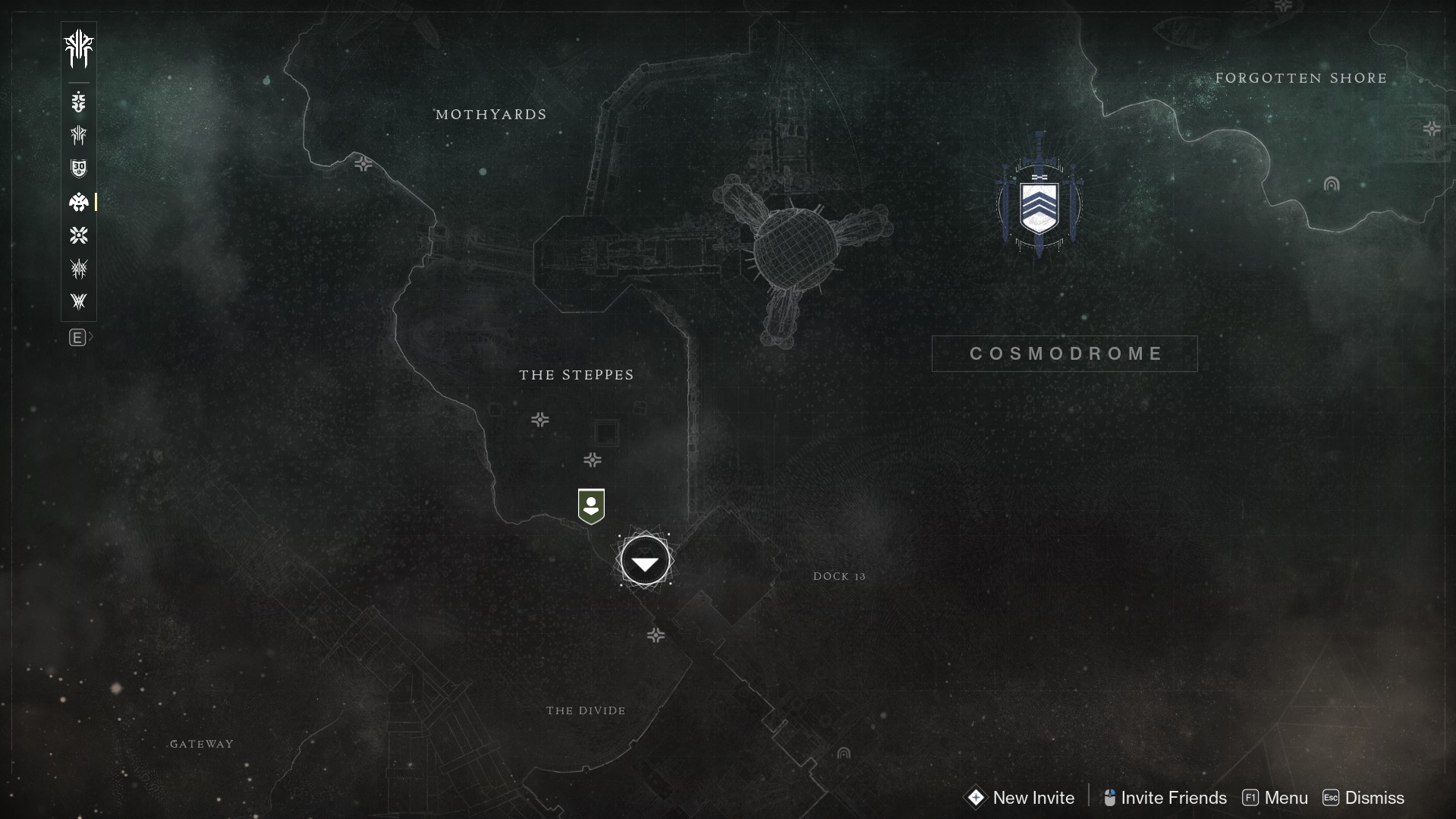Select the starburst sidebar icon below the highlighted one

click(79, 235)
